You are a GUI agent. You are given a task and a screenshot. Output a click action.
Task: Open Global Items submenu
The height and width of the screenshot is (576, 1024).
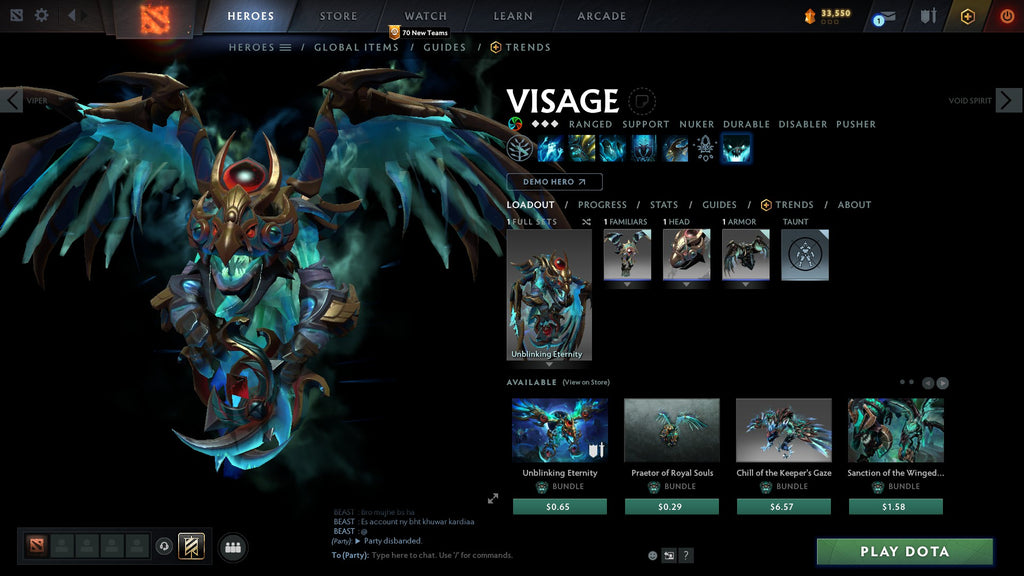point(356,47)
